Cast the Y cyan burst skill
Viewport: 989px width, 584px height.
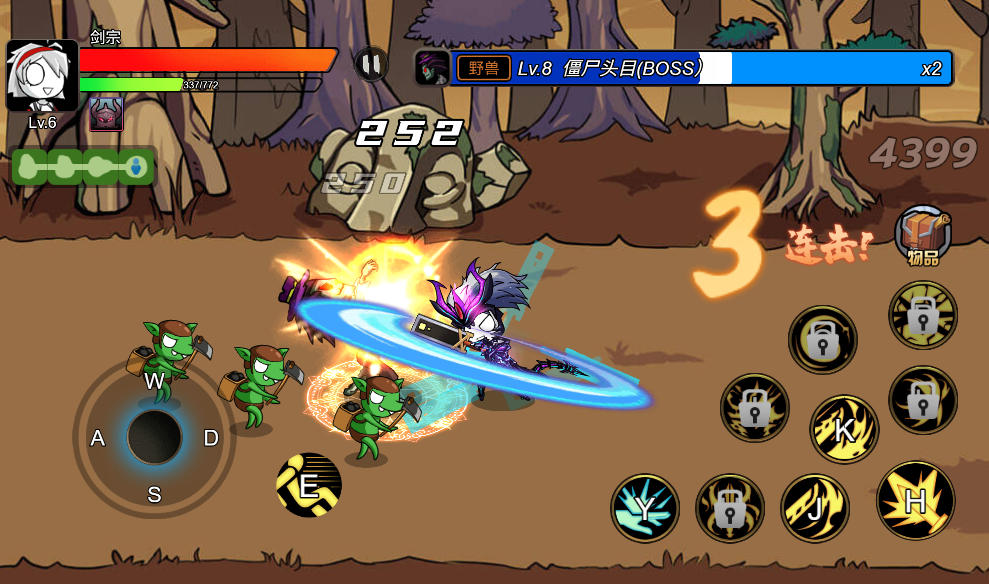(645, 508)
